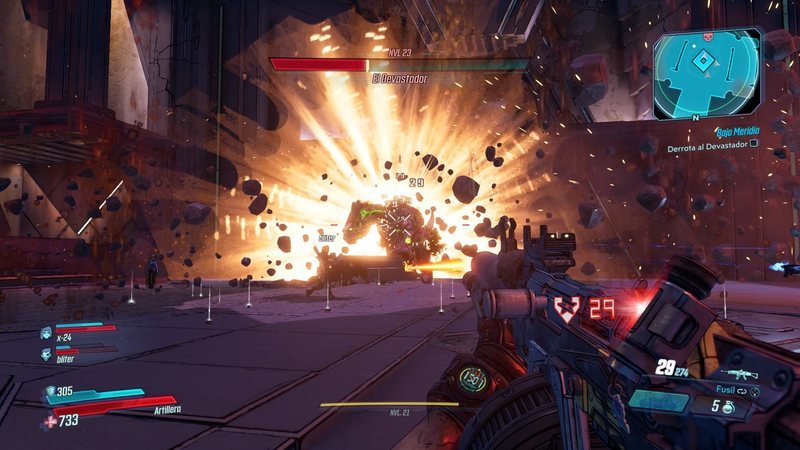800x450 pixels.
Task: Click the Bajo Meridio mission title
Action: click(738, 131)
